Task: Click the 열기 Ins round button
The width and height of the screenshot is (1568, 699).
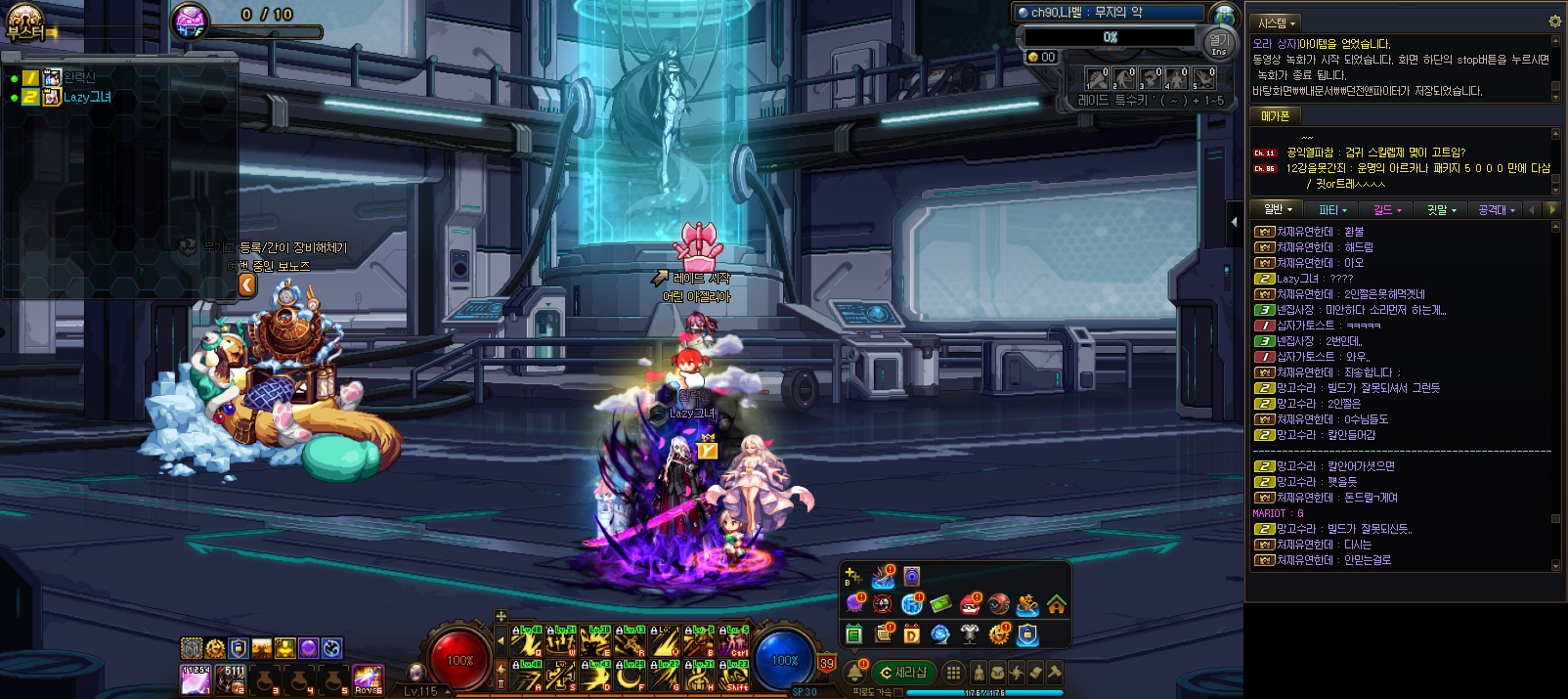Action: coord(1219,43)
